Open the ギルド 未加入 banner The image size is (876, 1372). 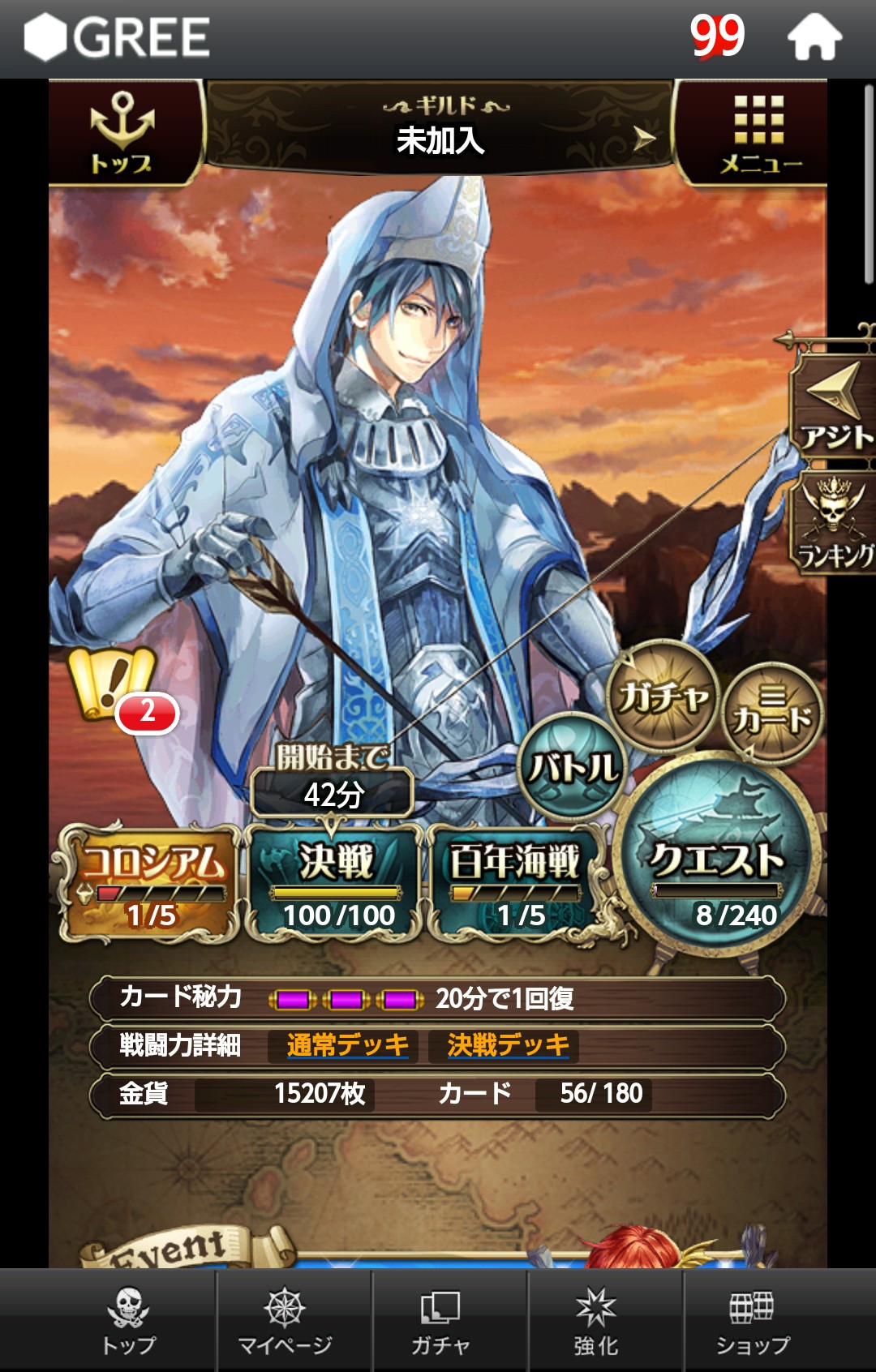click(440, 130)
